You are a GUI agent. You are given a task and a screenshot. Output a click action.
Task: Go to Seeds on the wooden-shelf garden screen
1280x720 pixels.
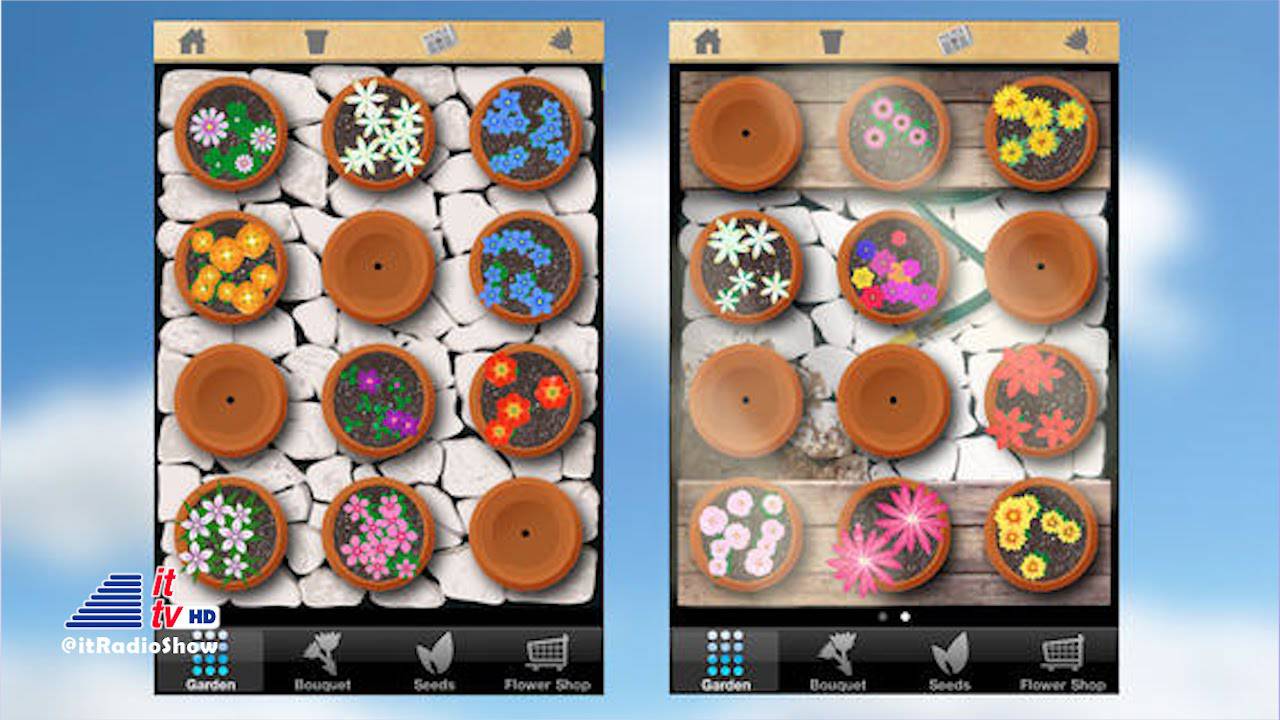(949, 661)
